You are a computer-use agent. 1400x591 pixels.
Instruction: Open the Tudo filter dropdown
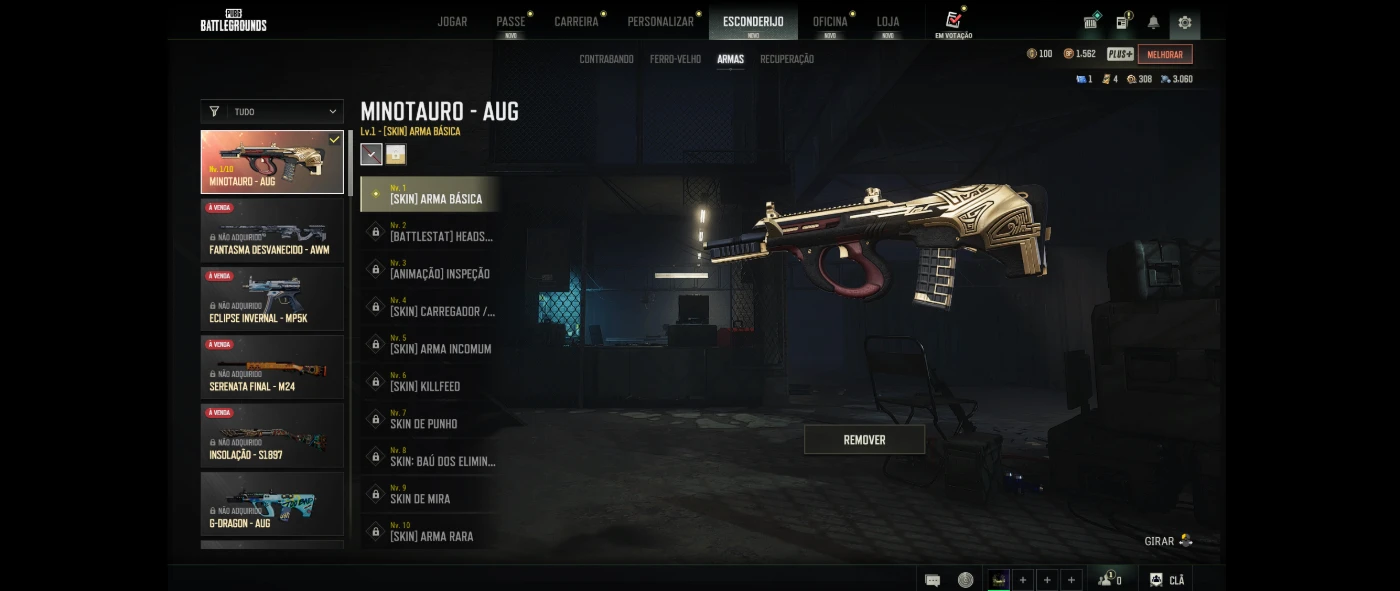click(272, 112)
